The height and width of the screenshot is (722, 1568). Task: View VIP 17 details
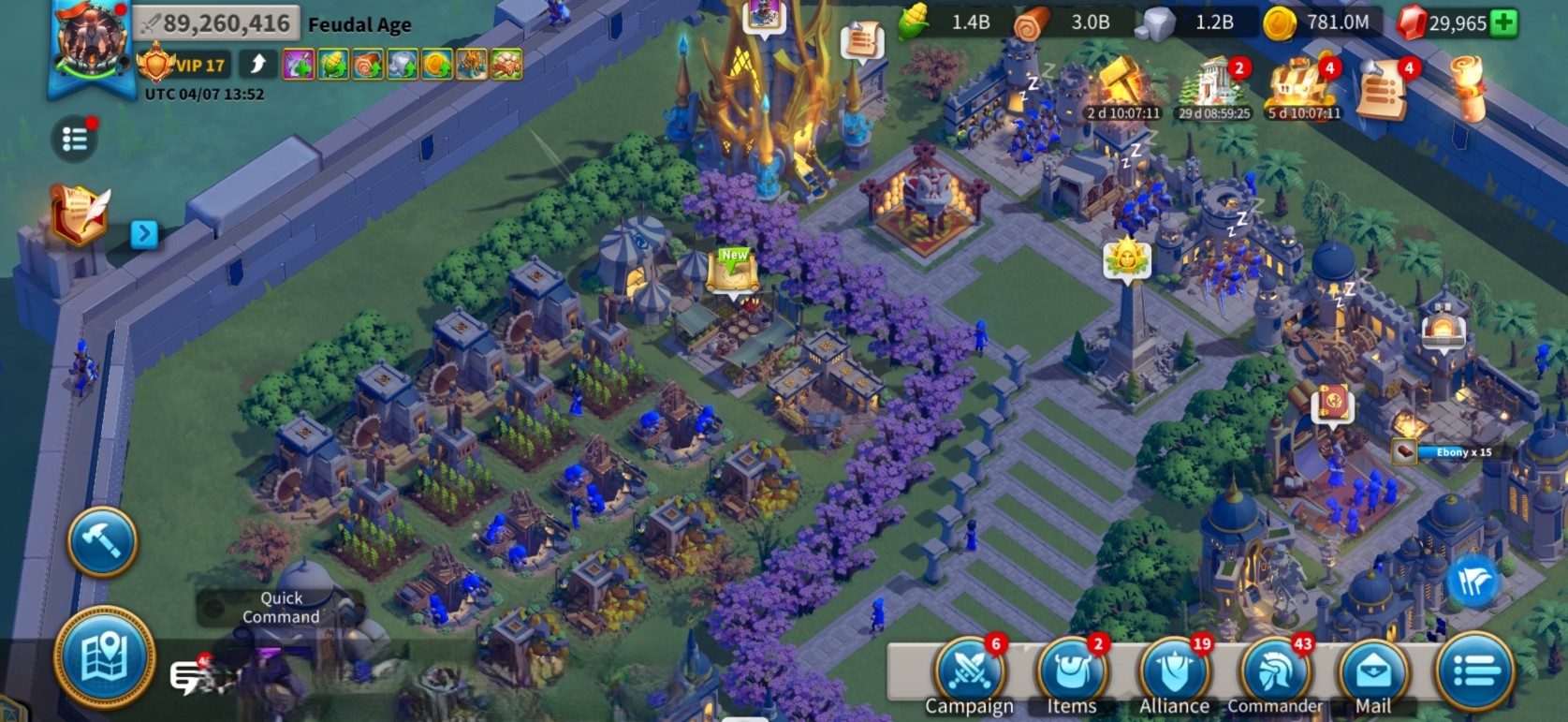(183, 65)
